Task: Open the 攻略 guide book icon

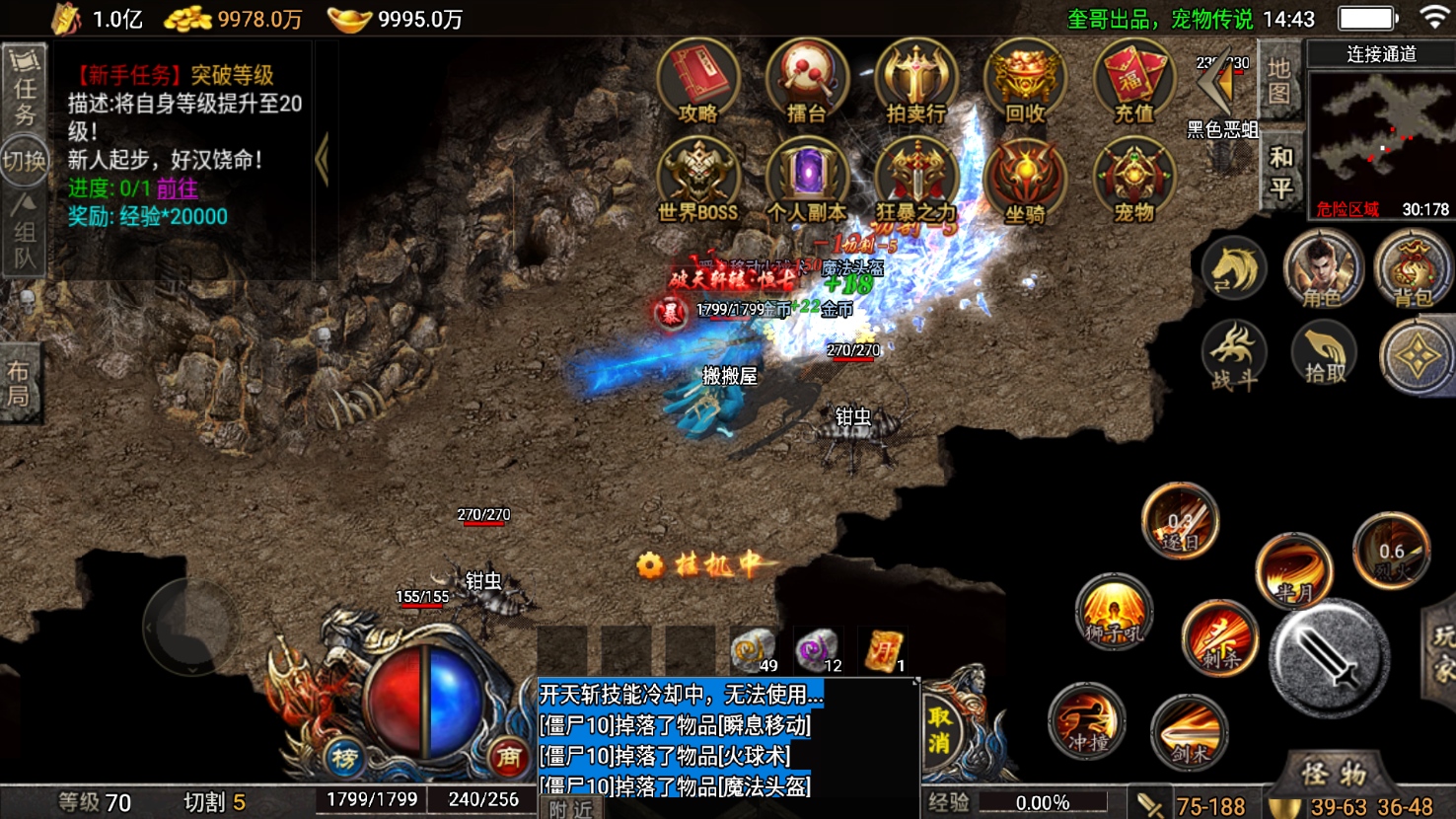Action: click(698, 81)
